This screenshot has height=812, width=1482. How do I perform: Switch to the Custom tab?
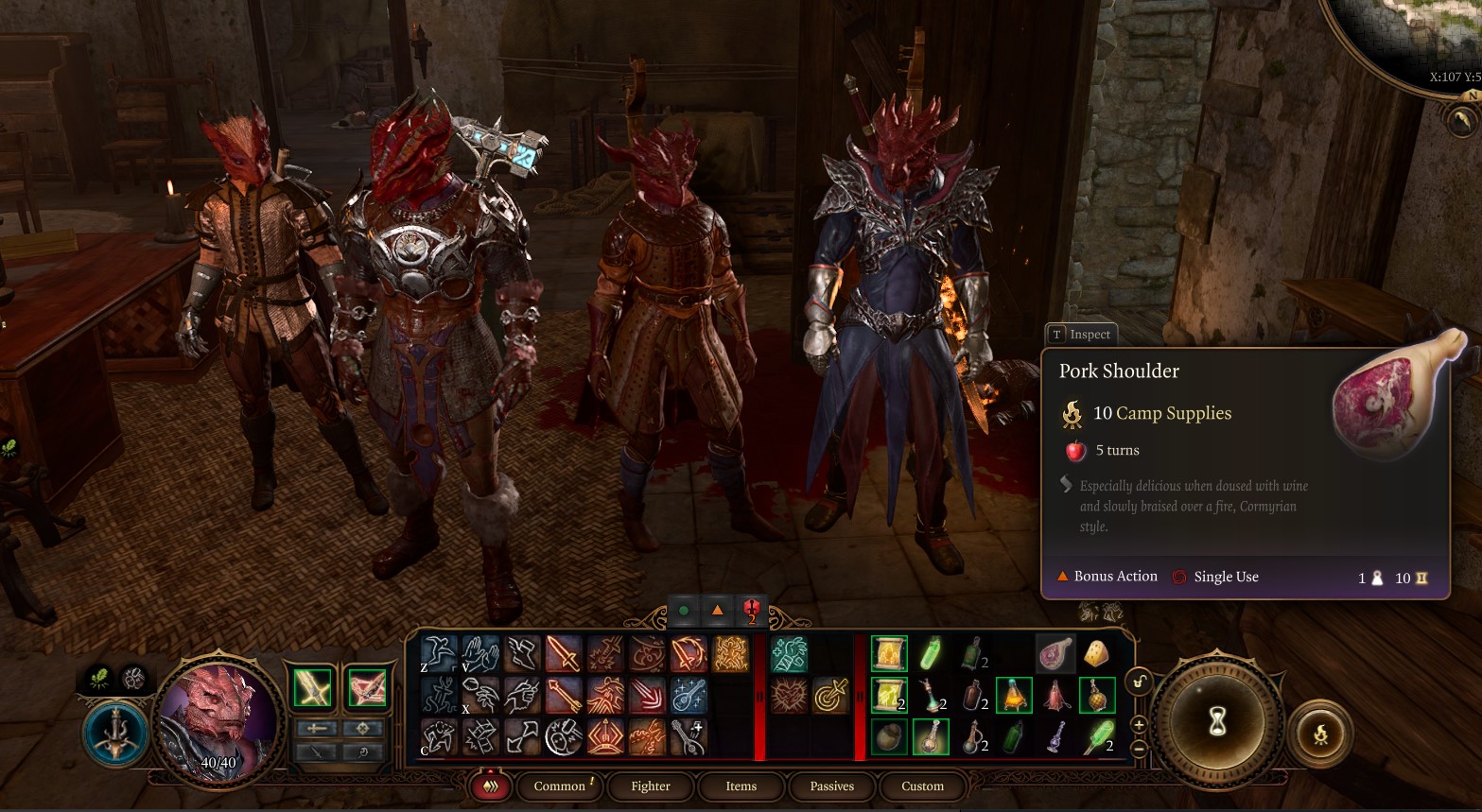coord(922,786)
